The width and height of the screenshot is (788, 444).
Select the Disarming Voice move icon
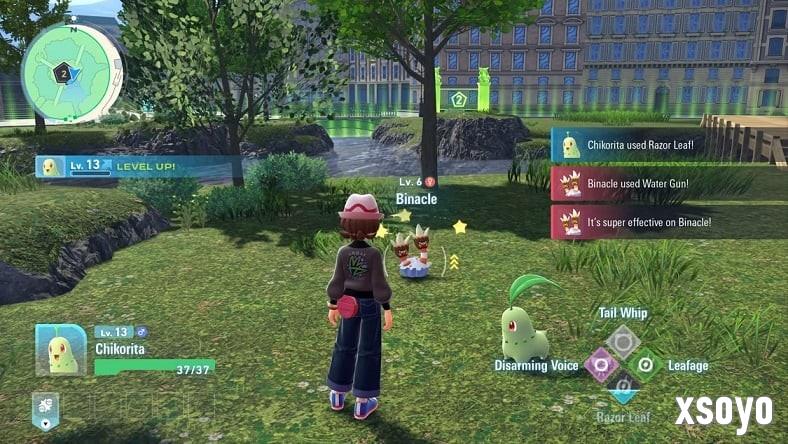point(600,365)
